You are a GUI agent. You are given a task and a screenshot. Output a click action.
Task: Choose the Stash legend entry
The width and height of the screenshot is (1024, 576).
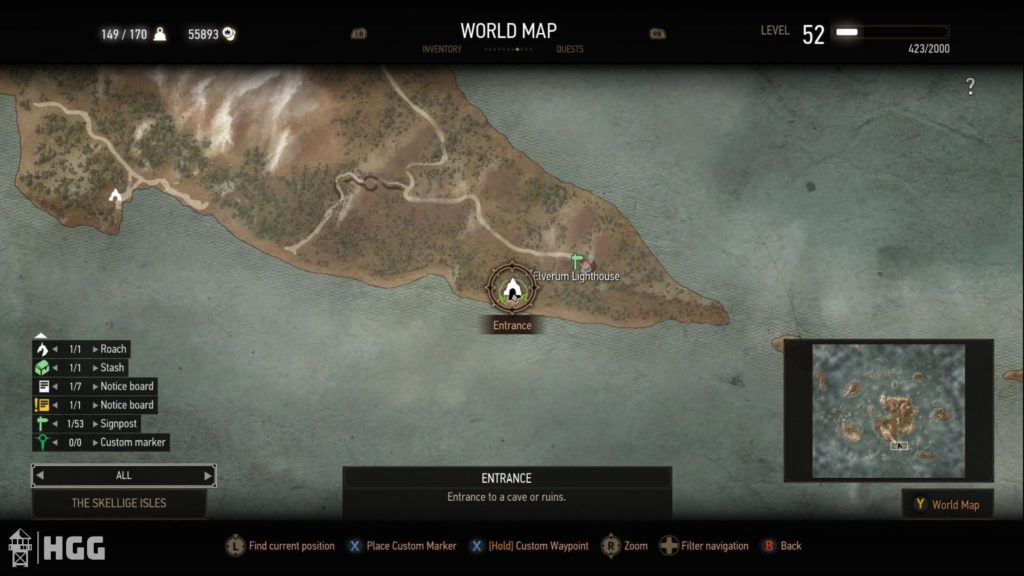(112, 368)
